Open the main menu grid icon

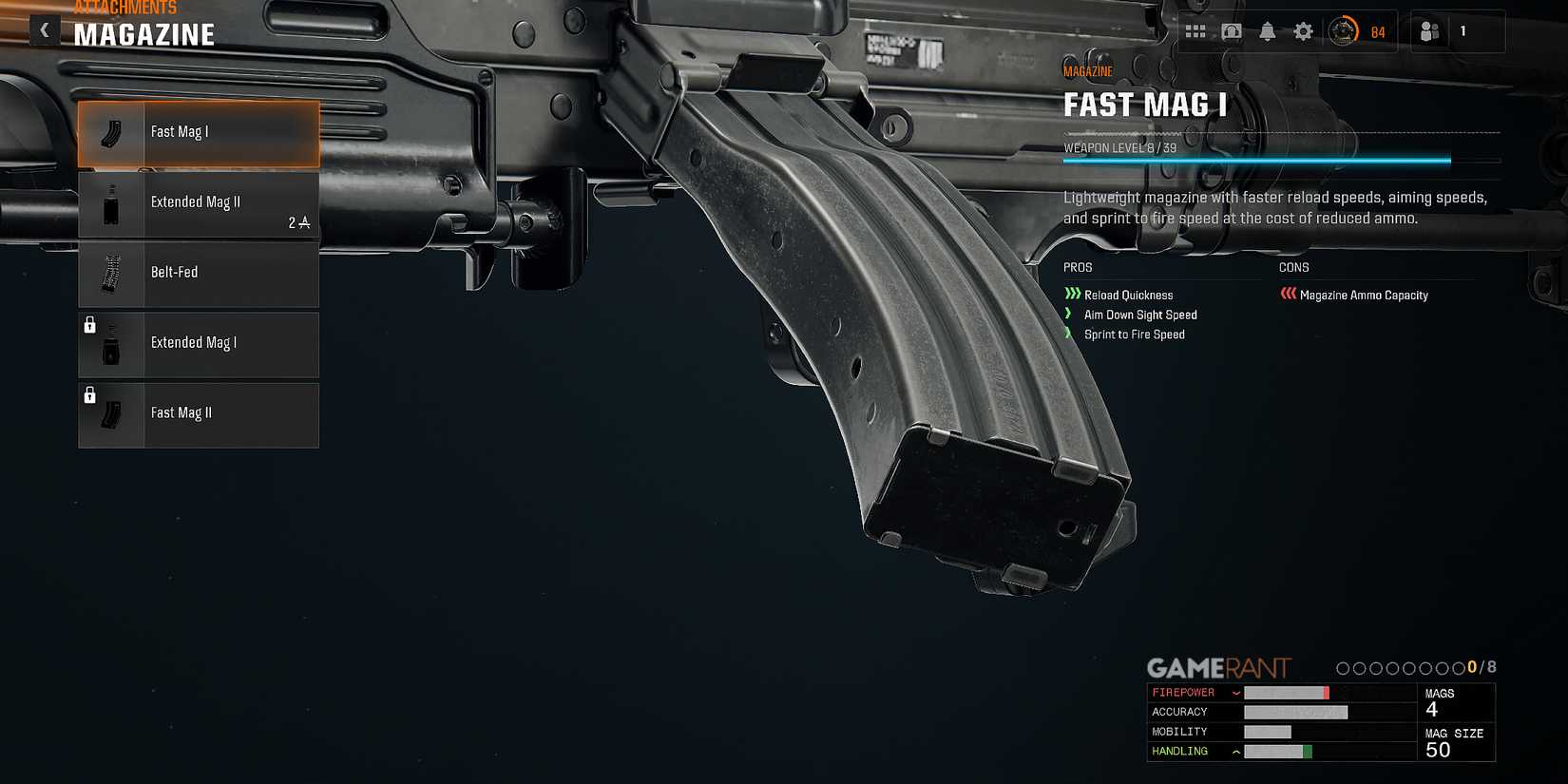coord(1196,30)
